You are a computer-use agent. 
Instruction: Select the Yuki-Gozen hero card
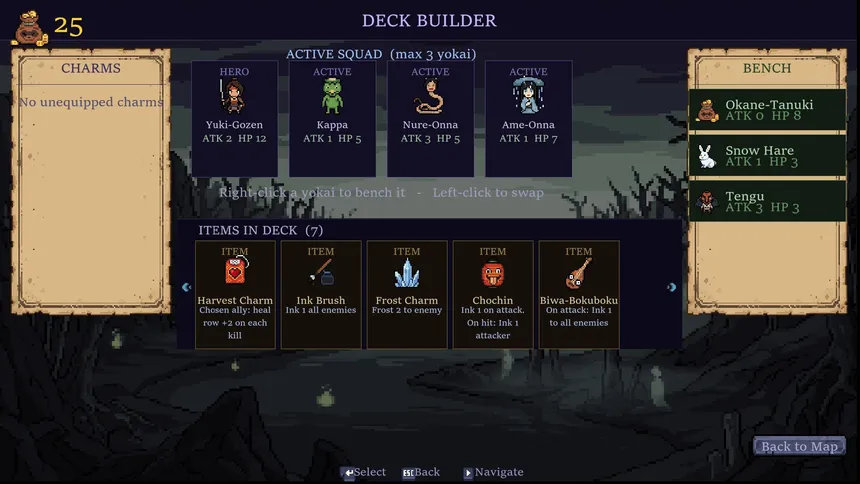(x=234, y=118)
